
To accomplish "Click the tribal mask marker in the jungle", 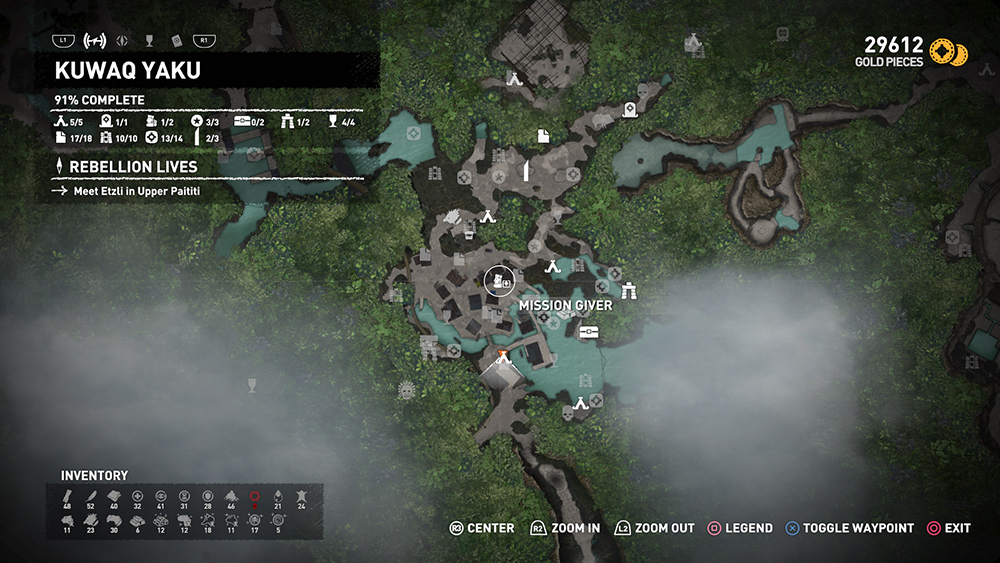I will [406, 389].
